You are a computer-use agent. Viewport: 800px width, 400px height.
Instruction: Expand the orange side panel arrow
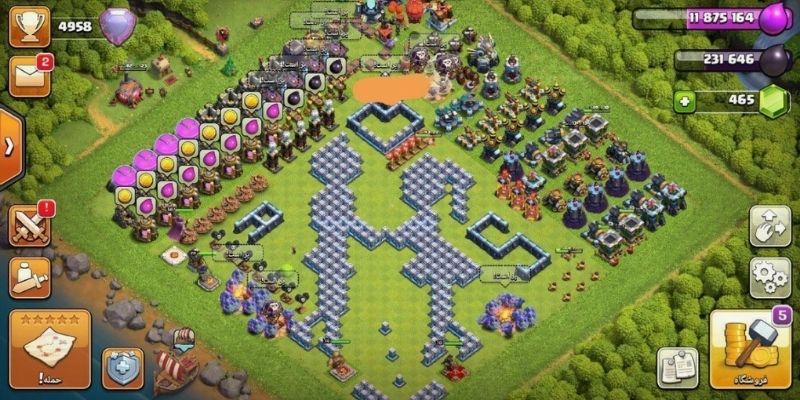pos(9,147)
